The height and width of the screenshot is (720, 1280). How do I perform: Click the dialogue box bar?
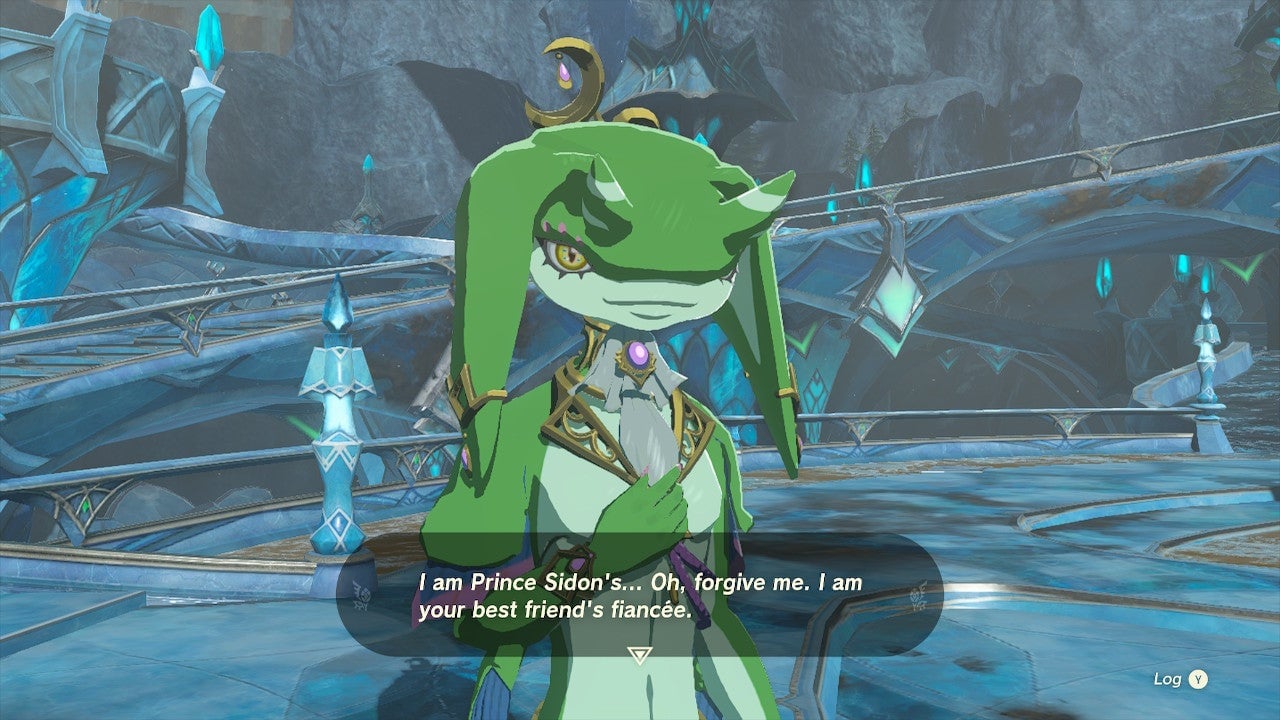point(640,598)
